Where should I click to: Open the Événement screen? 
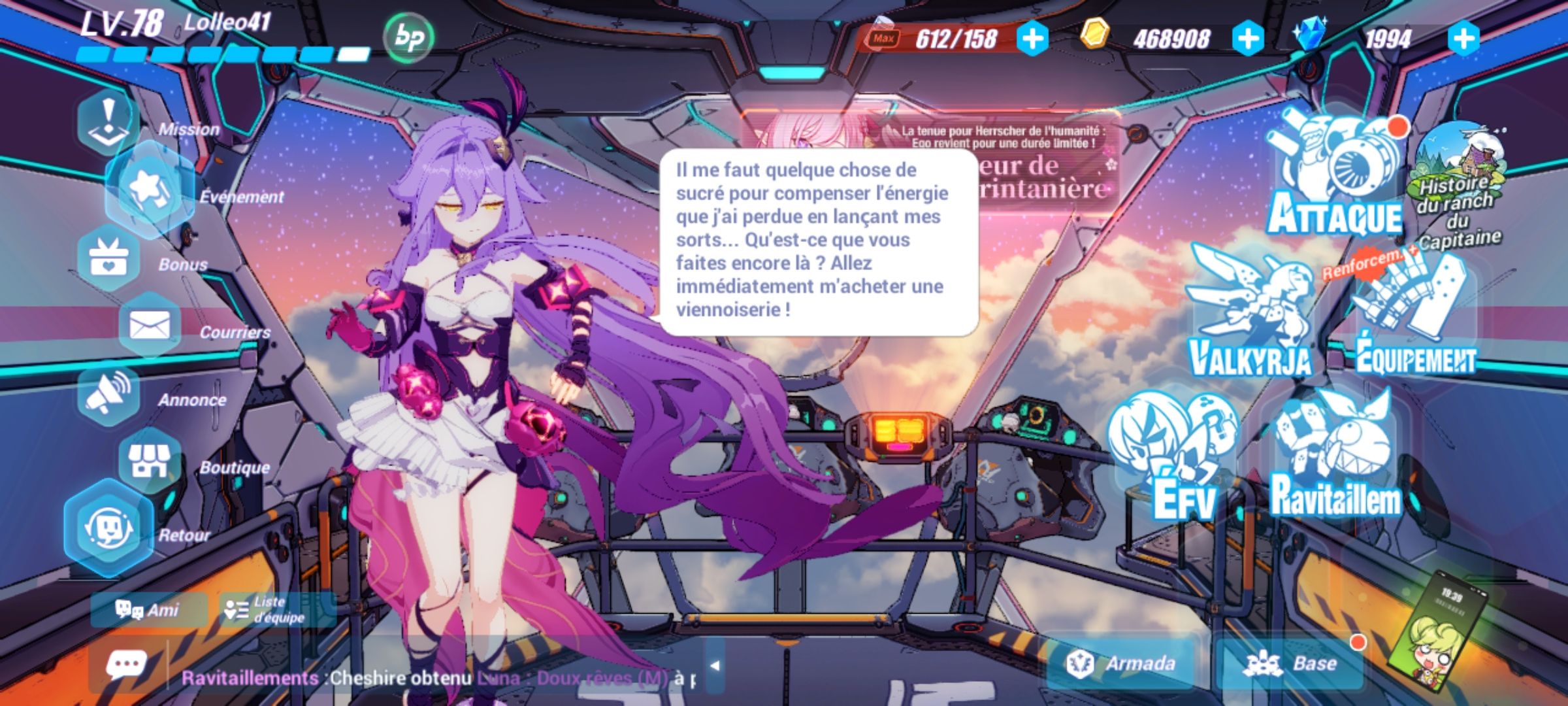tap(150, 190)
